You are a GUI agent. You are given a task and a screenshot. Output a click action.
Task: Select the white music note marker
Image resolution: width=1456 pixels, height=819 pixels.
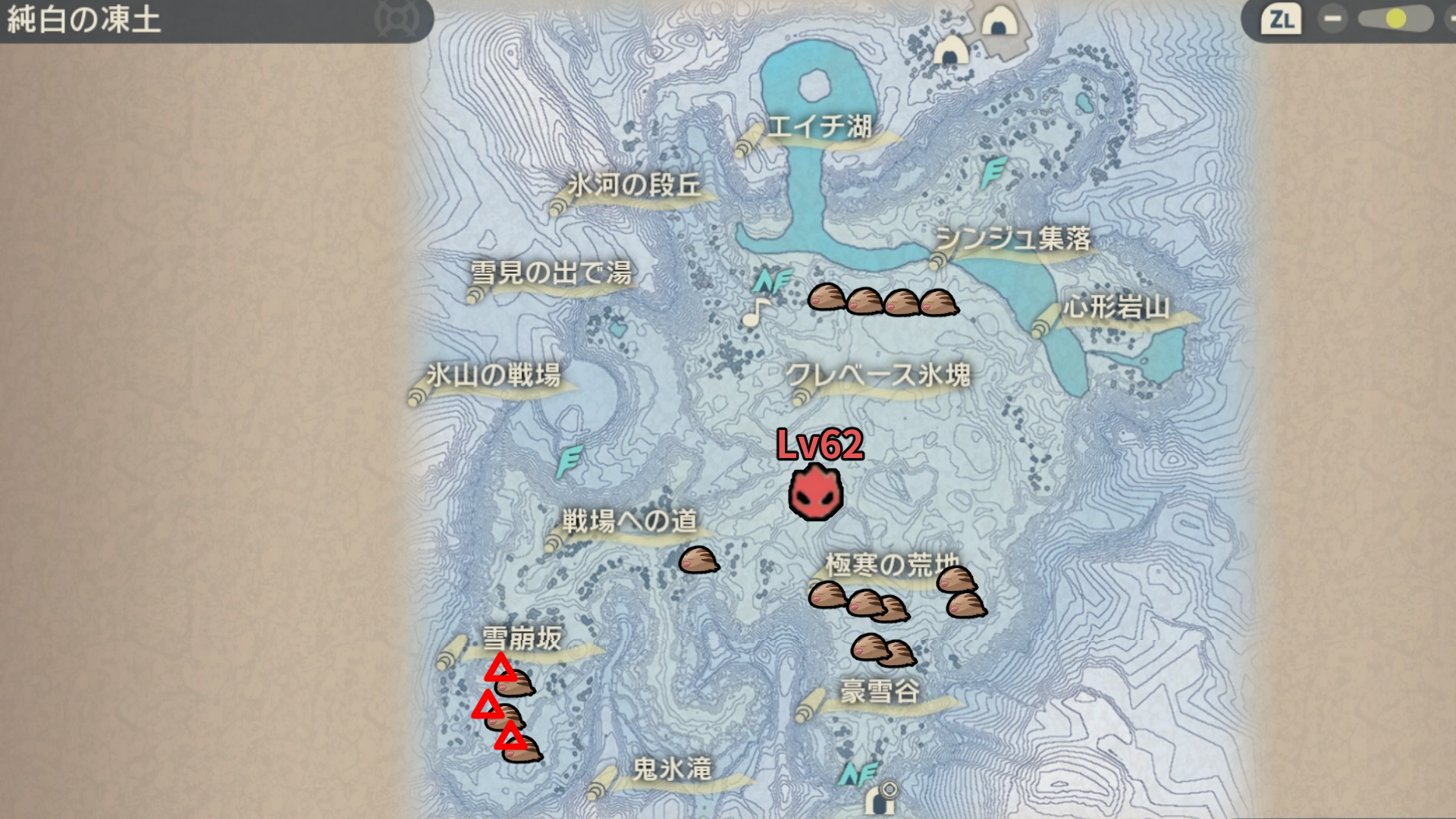[755, 312]
